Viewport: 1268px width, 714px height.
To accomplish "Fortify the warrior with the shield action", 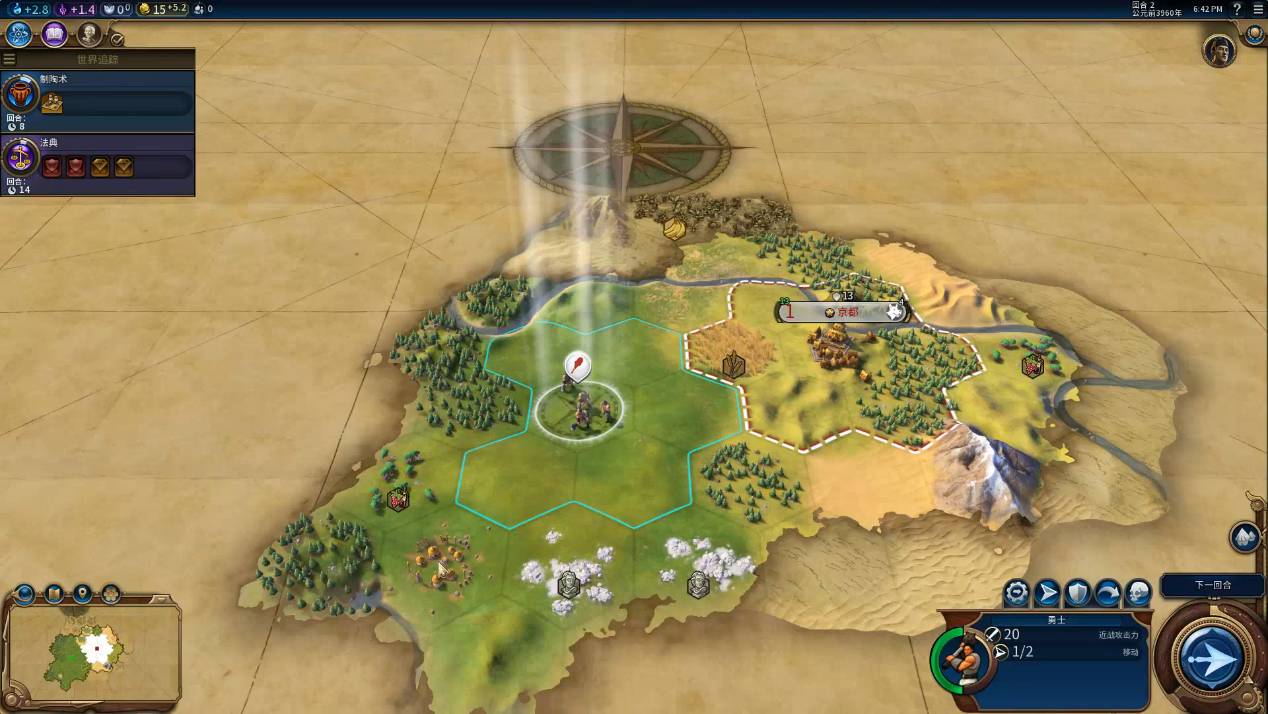I will [x=1077, y=593].
